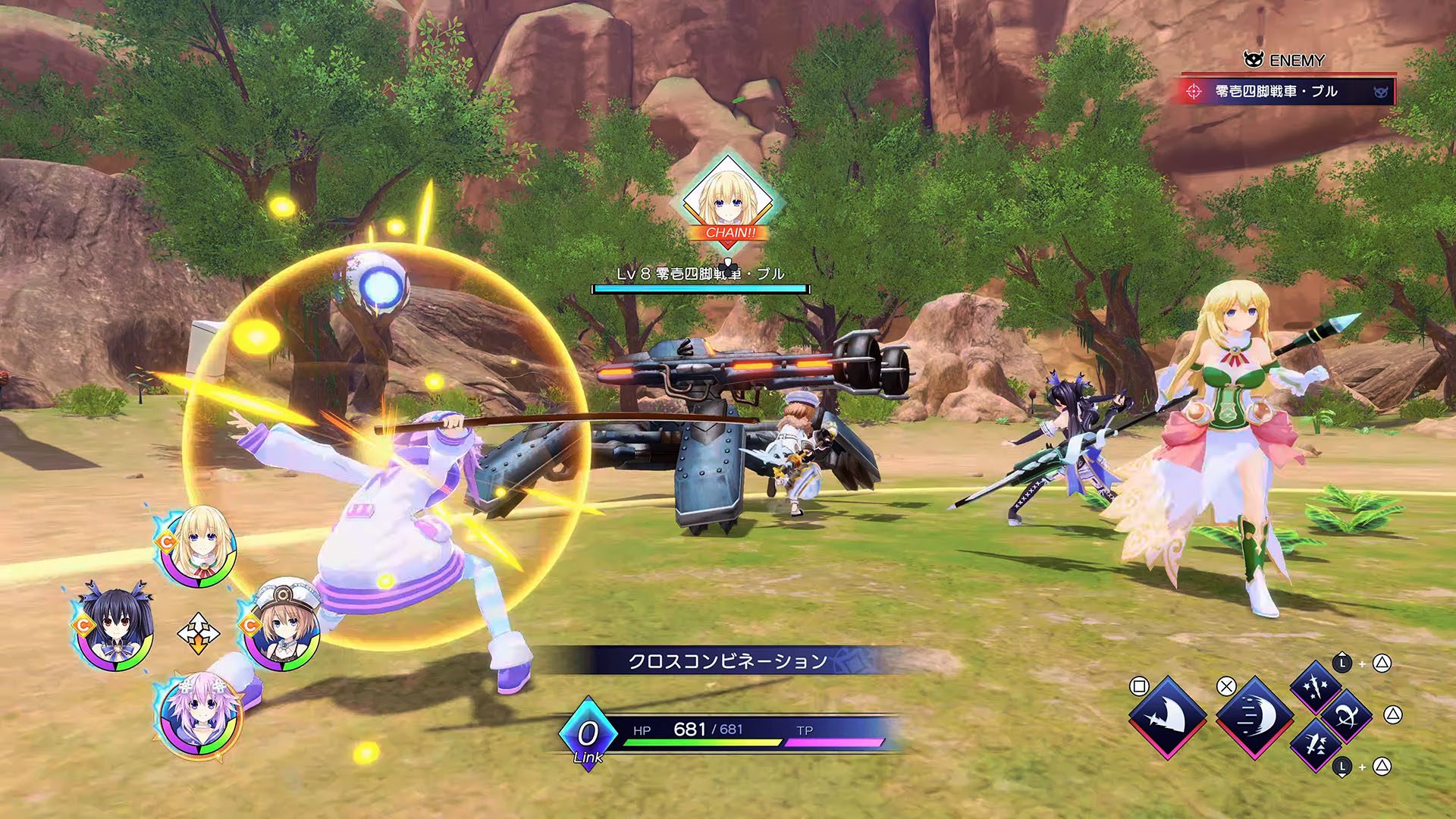Activate the spiked slash attack skill
This screenshot has width=1456, height=819.
tap(1167, 717)
